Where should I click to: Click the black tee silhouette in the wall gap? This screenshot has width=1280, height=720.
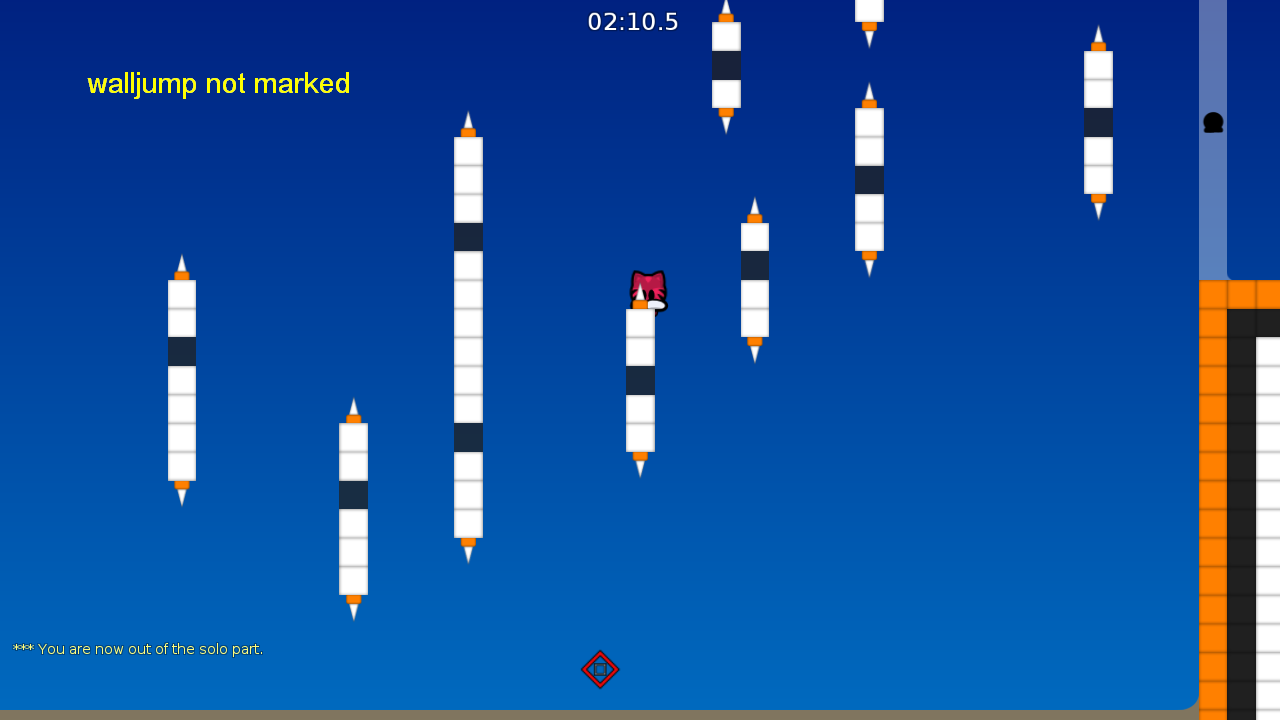point(1213,123)
